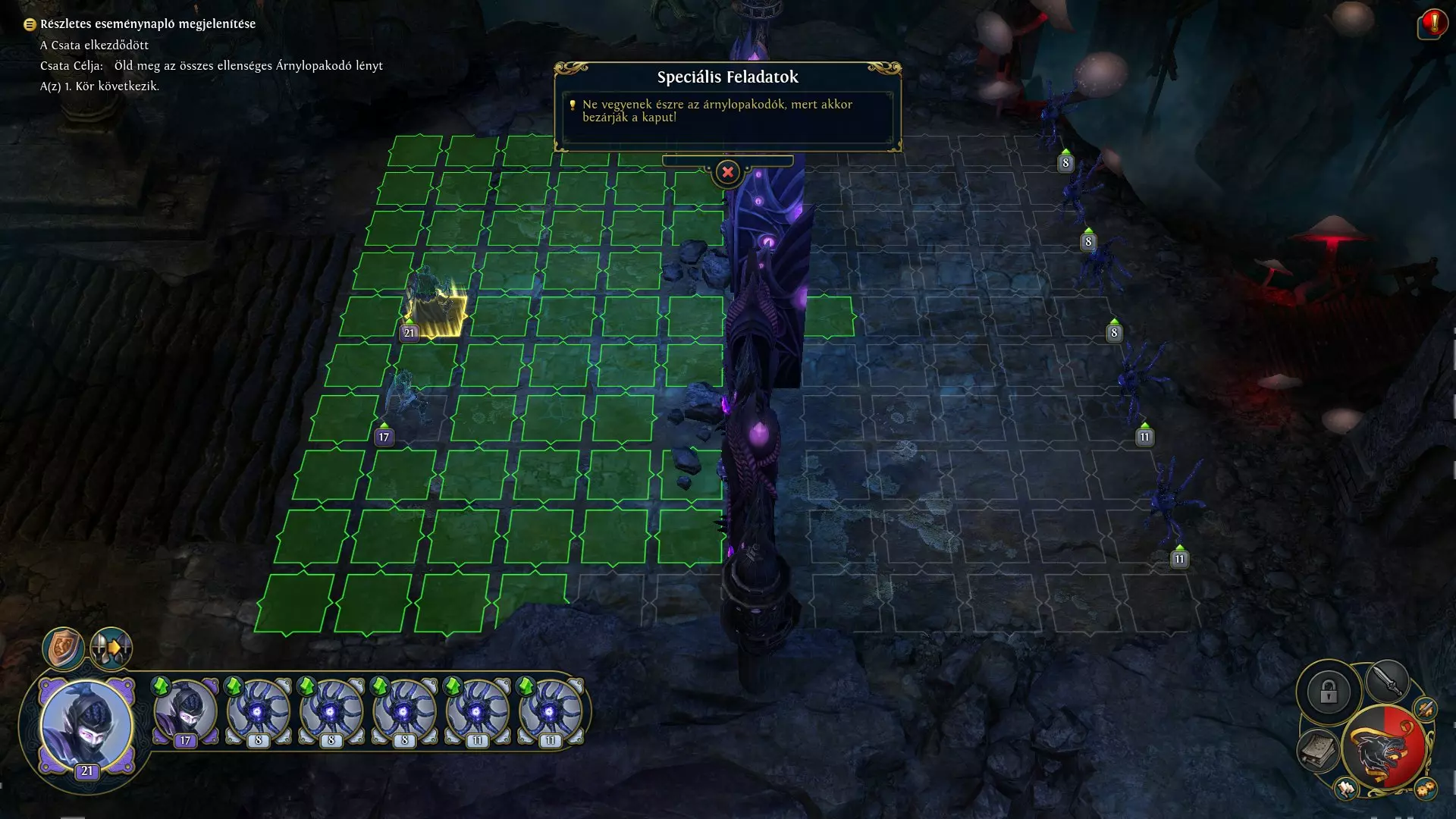Image resolution: width=1456 pixels, height=819 pixels.
Task: Close the Speciális Feladatok panel
Action: 727,172
